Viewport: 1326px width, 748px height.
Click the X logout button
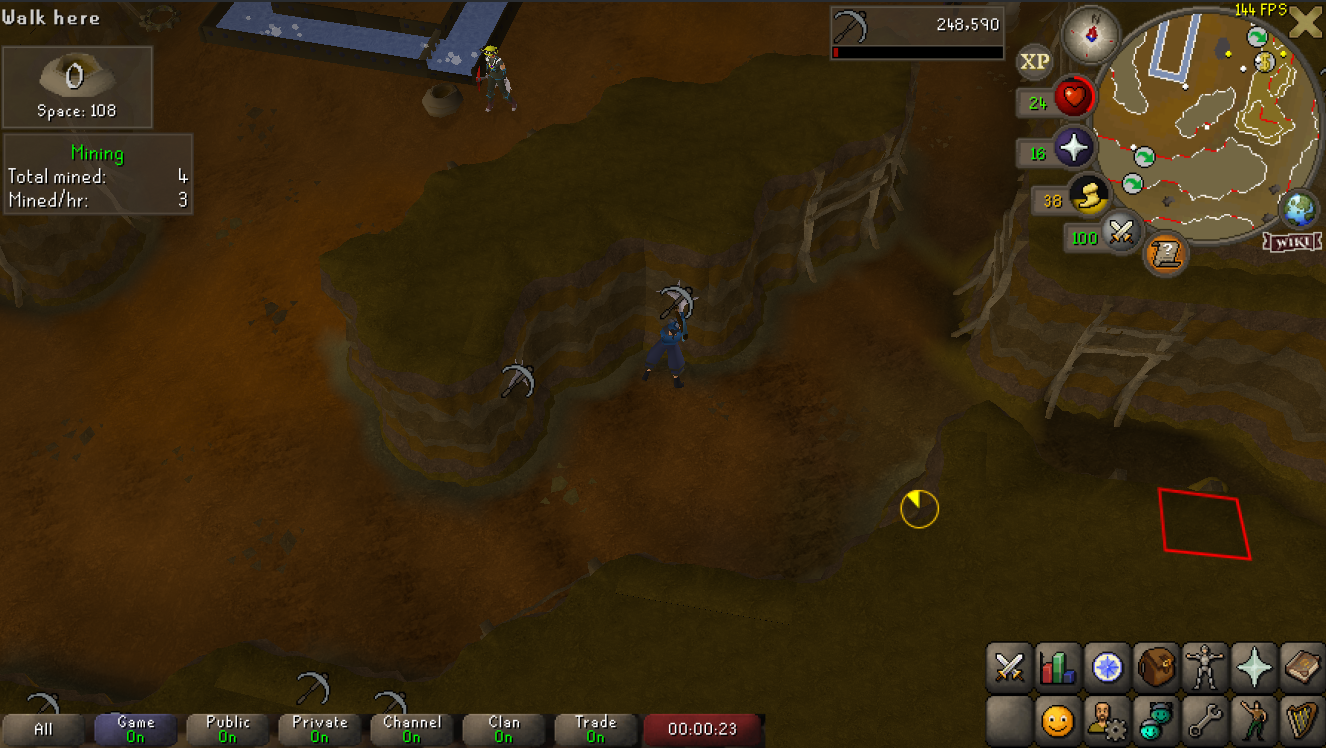point(1305,22)
